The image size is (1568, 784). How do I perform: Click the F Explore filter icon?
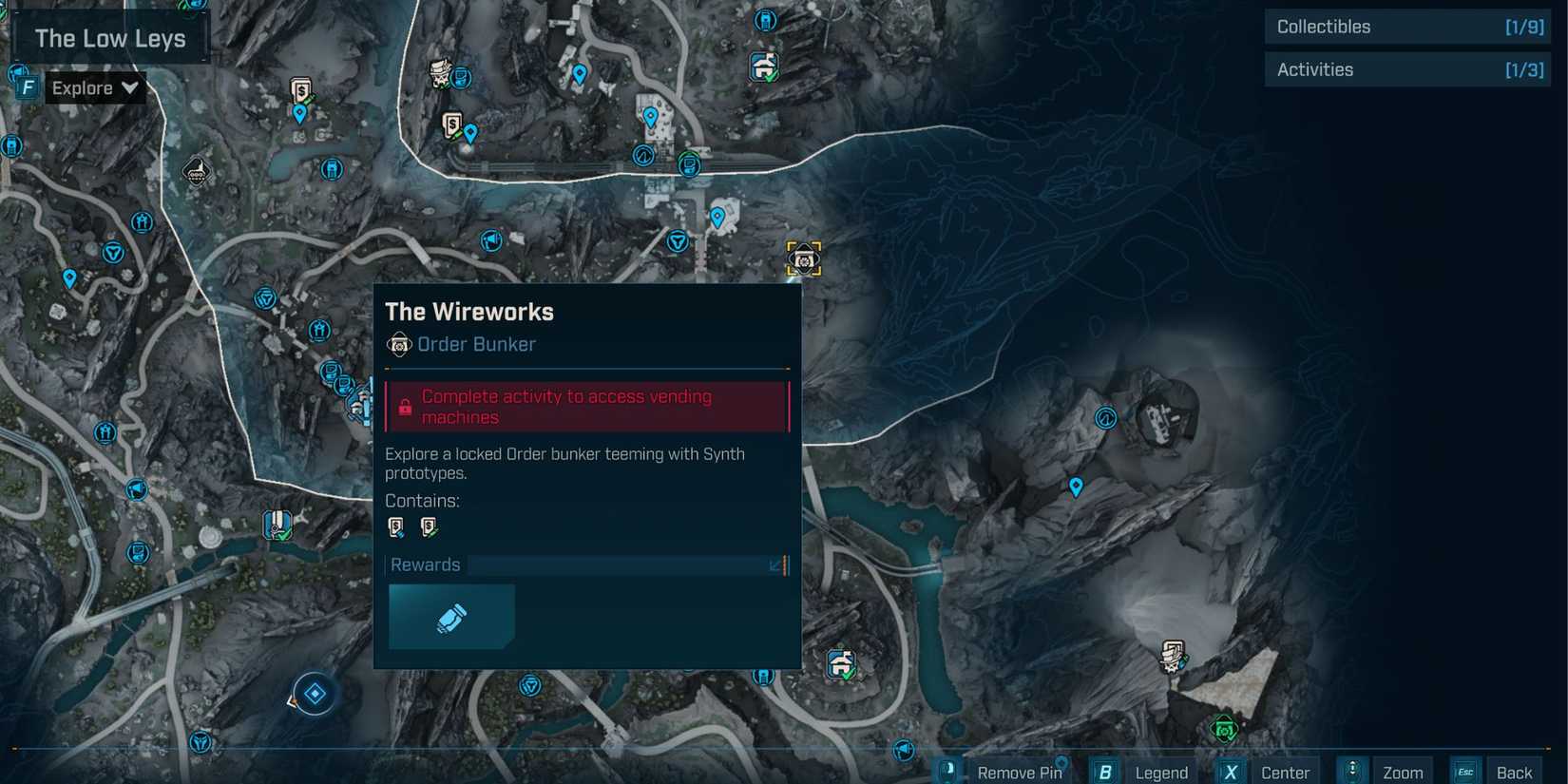27,86
